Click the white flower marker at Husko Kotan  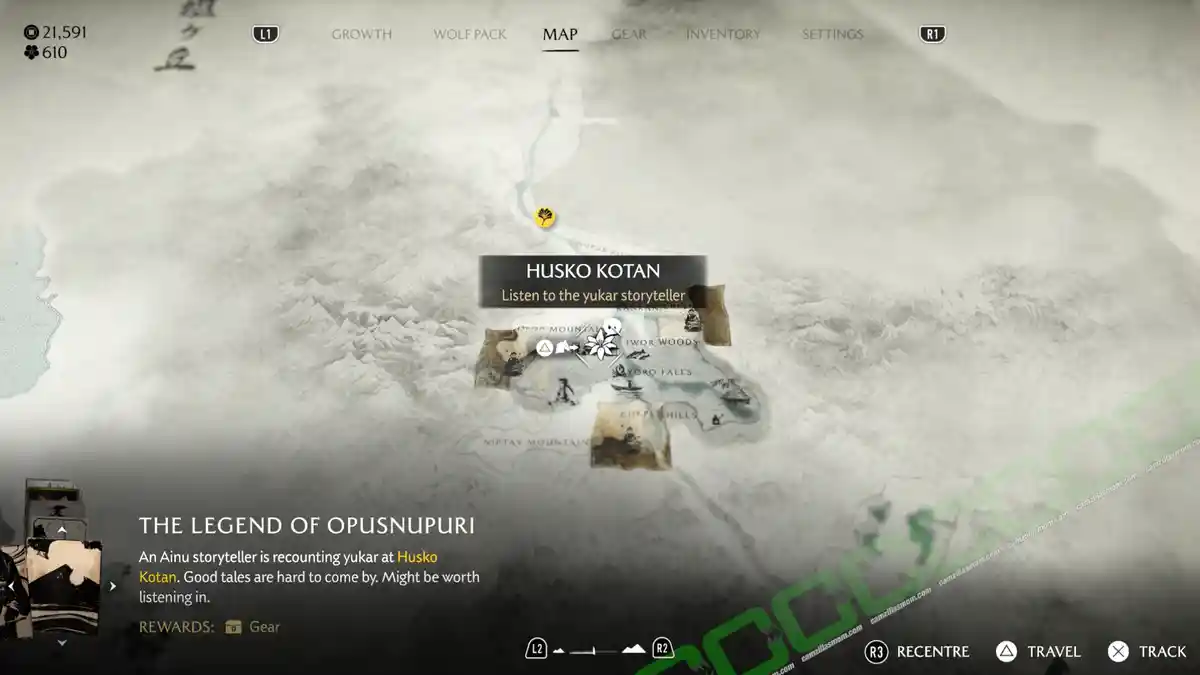(x=602, y=346)
